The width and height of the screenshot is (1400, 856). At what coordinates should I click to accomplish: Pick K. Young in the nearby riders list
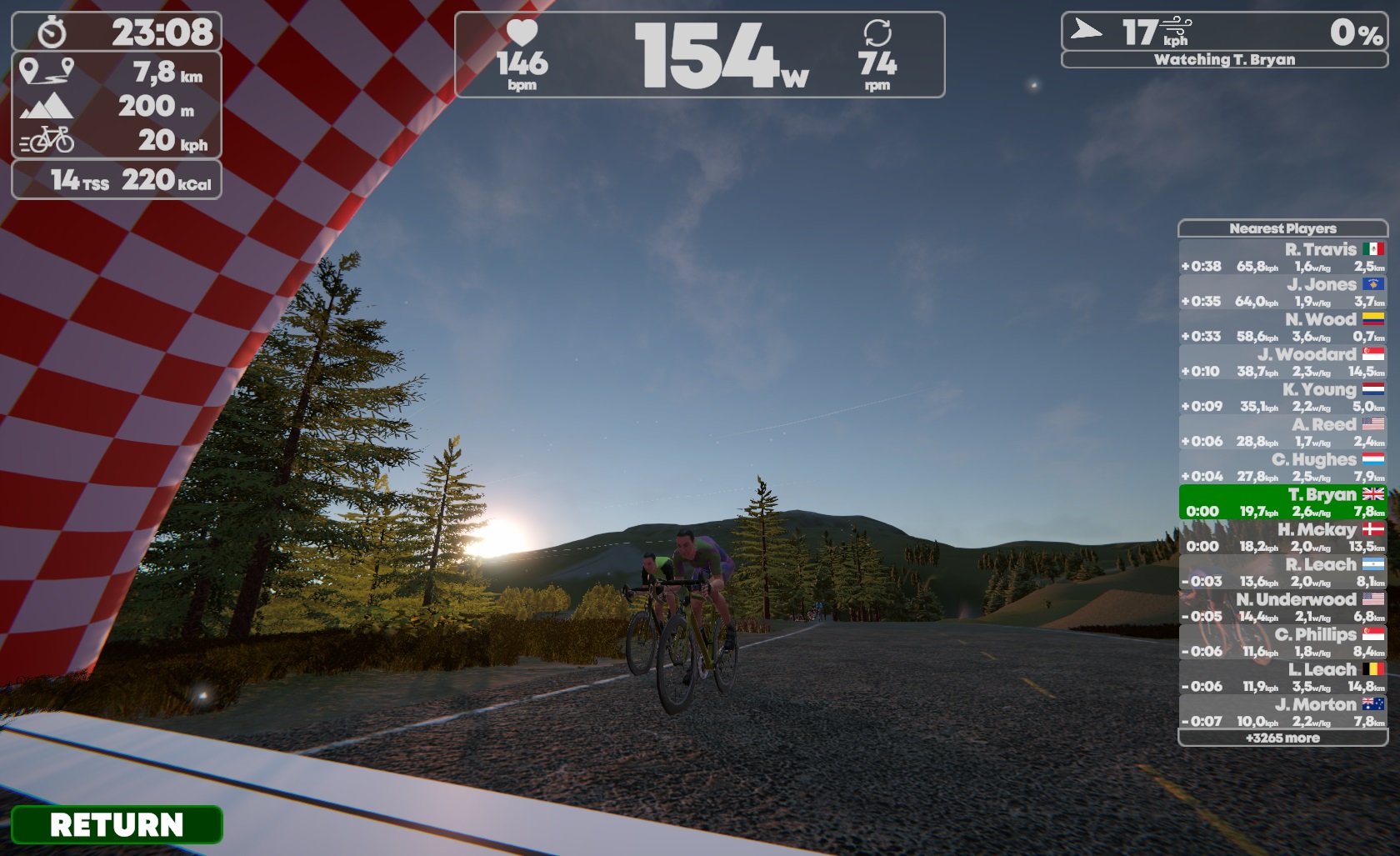point(1282,398)
